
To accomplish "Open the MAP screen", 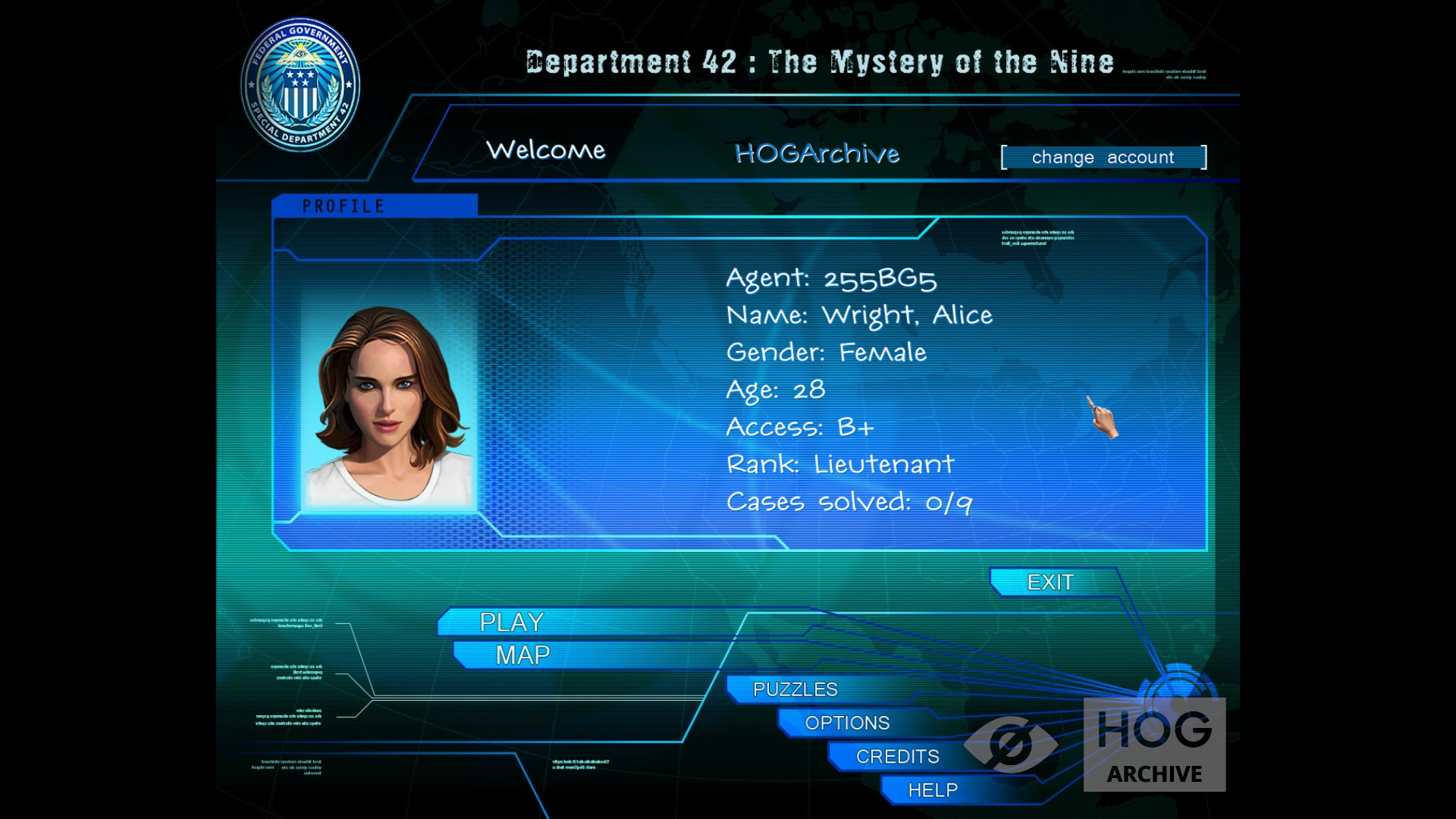I will pos(522,655).
